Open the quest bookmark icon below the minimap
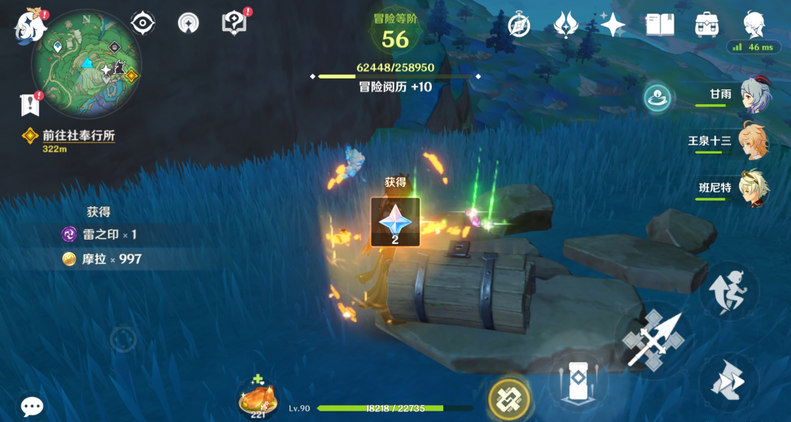 tap(27, 103)
